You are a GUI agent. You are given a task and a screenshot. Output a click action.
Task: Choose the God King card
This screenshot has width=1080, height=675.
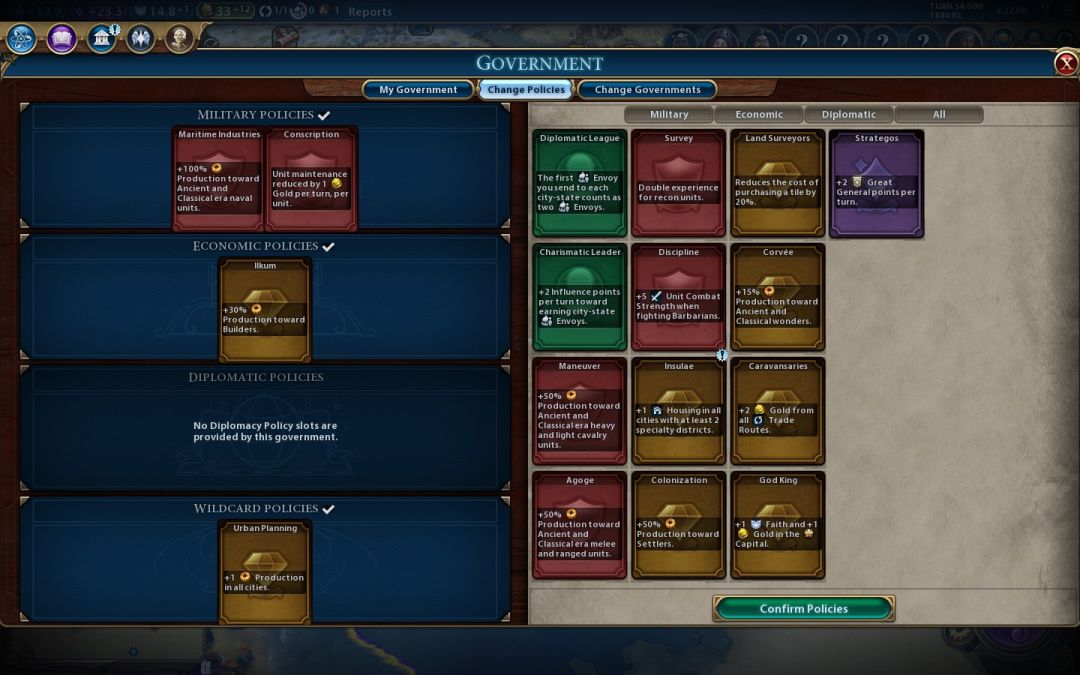(778, 525)
